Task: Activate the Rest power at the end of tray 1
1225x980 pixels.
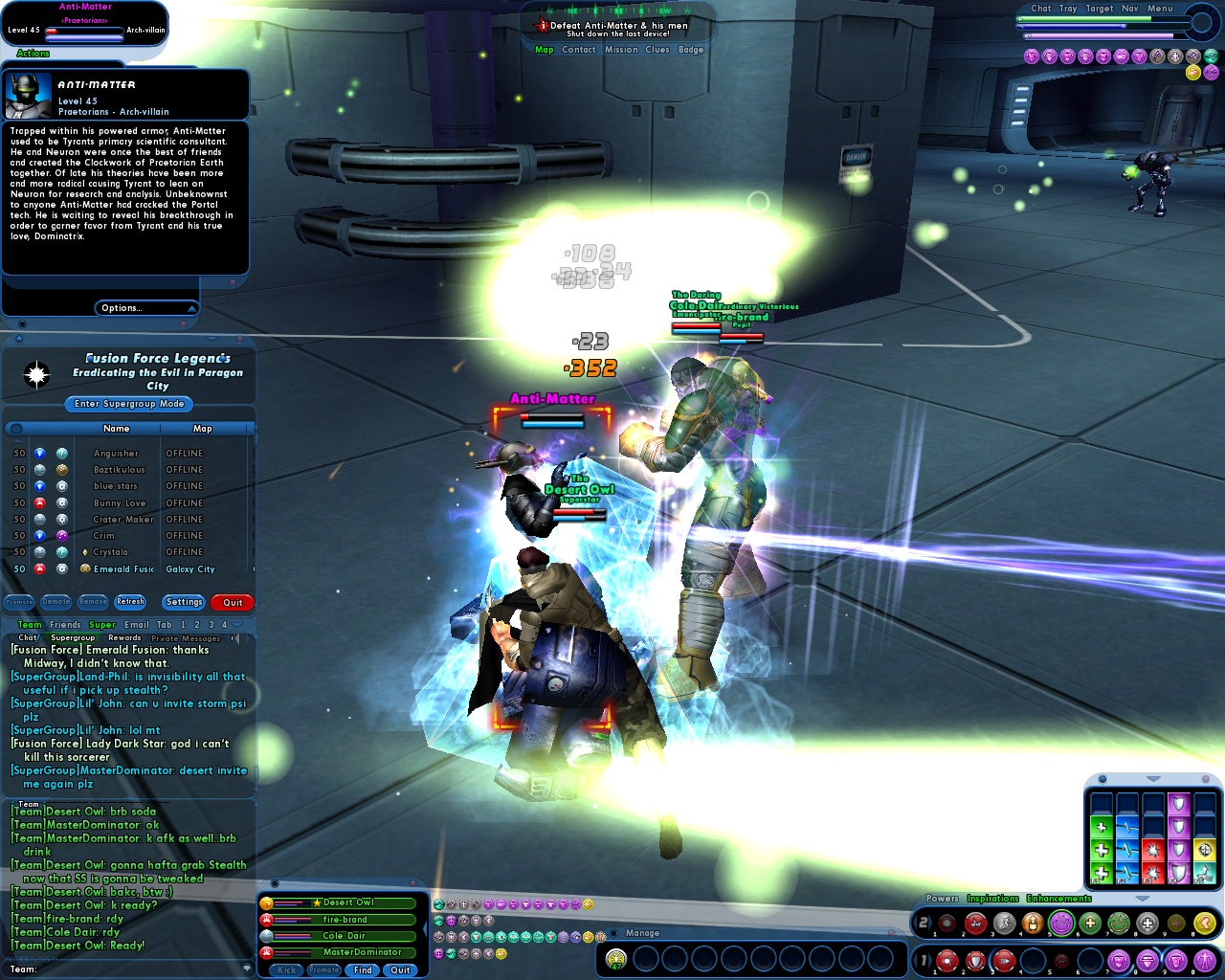Action: click(x=1204, y=959)
